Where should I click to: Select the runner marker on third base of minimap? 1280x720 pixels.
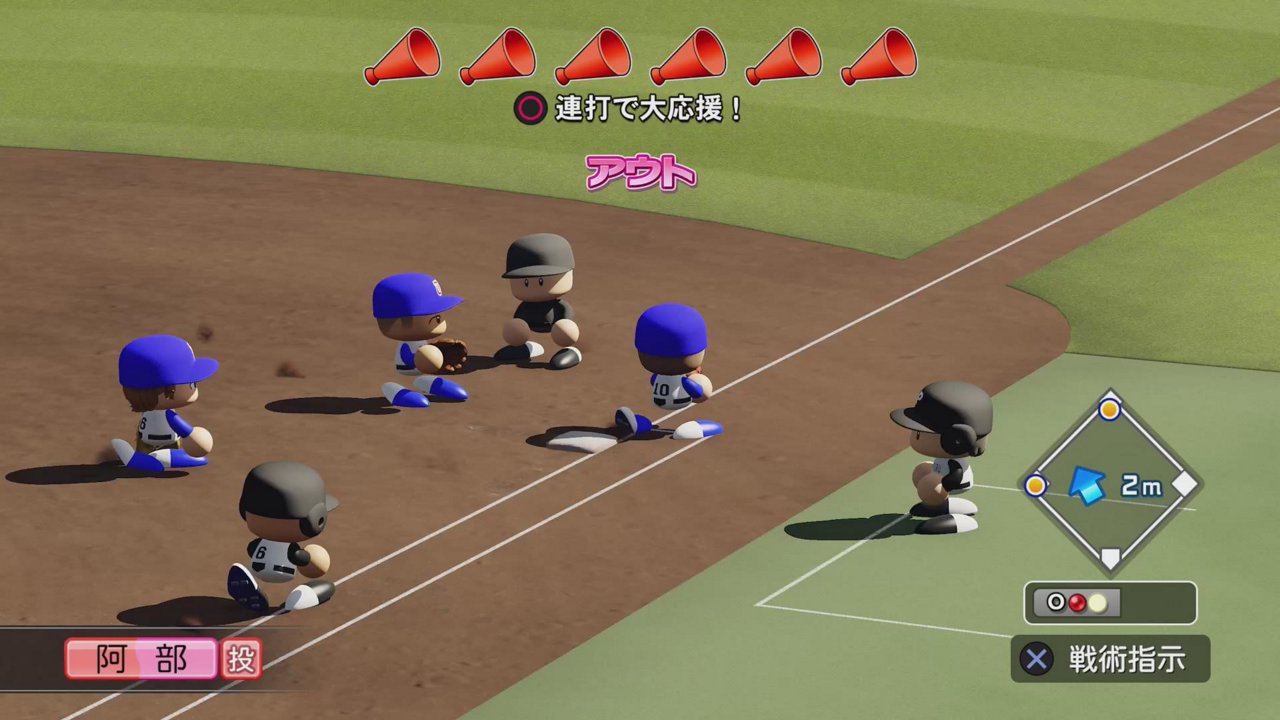1038,485
